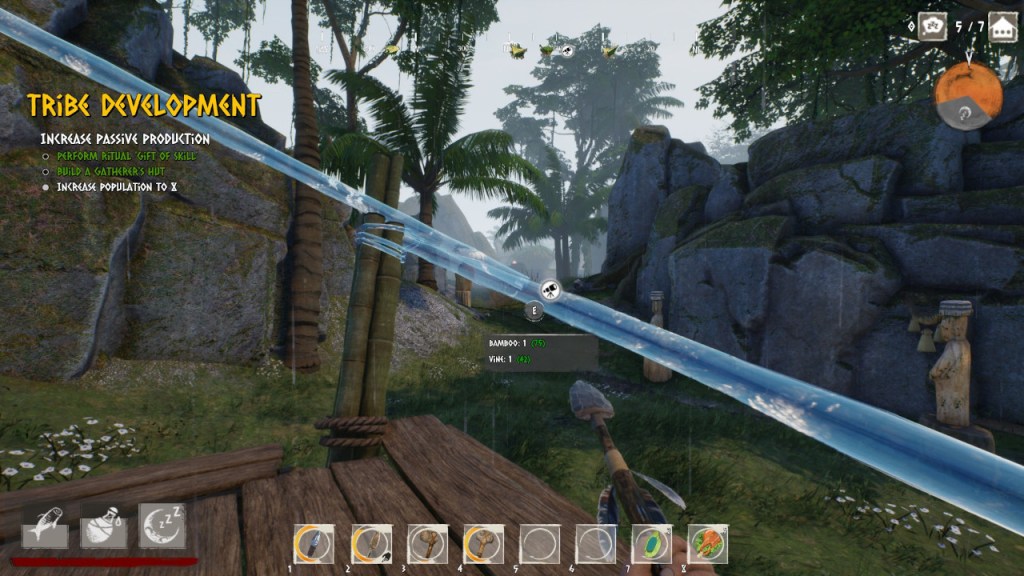Select the 'Increase population' objective
The width and height of the screenshot is (1024, 576).
click(117, 187)
